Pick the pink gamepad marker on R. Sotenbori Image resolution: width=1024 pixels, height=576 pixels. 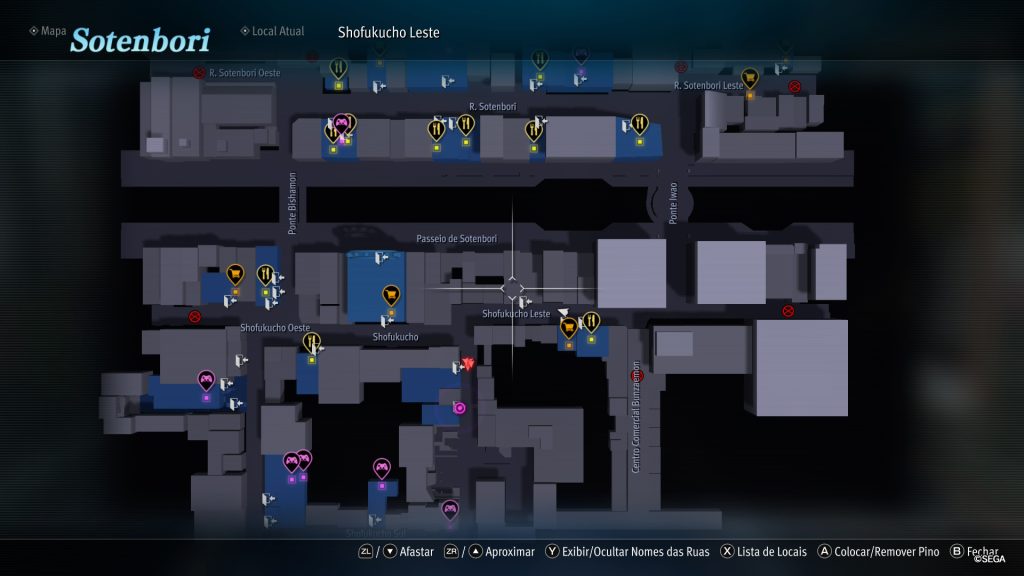click(341, 124)
